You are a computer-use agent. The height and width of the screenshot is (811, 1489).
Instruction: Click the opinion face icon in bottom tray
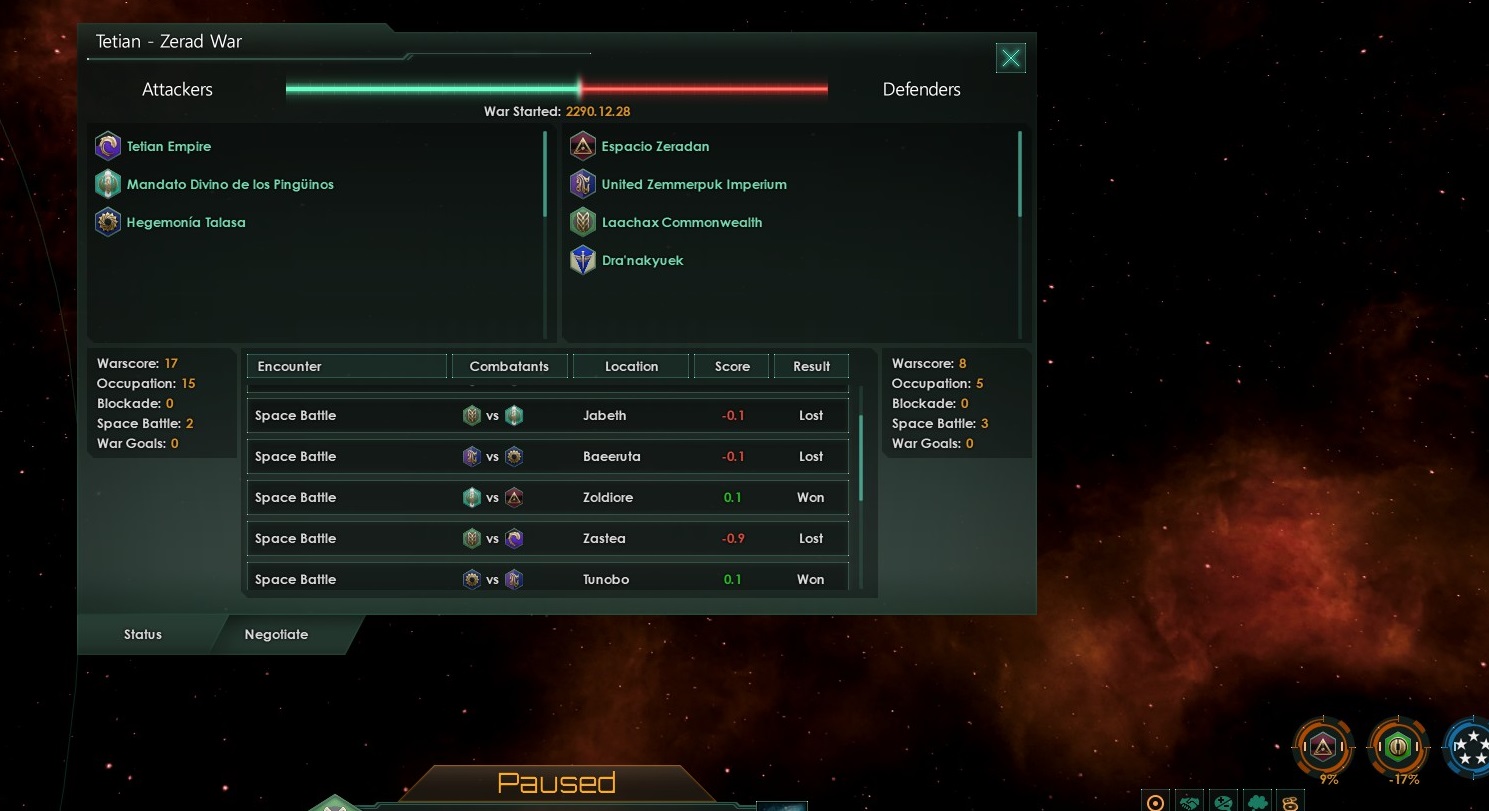(1223, 802)
